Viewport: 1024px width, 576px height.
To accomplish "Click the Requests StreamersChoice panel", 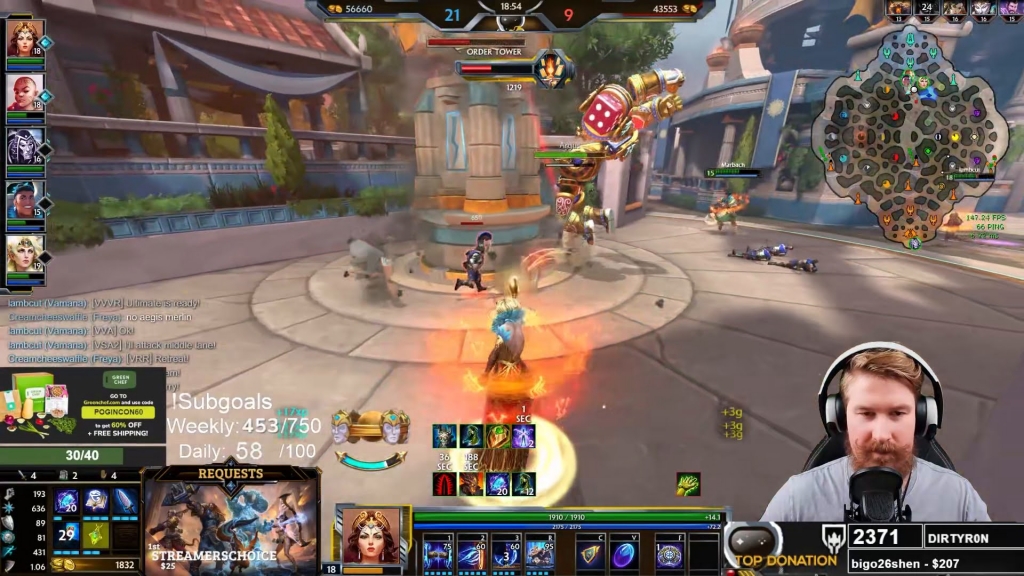I will (232, 520).
